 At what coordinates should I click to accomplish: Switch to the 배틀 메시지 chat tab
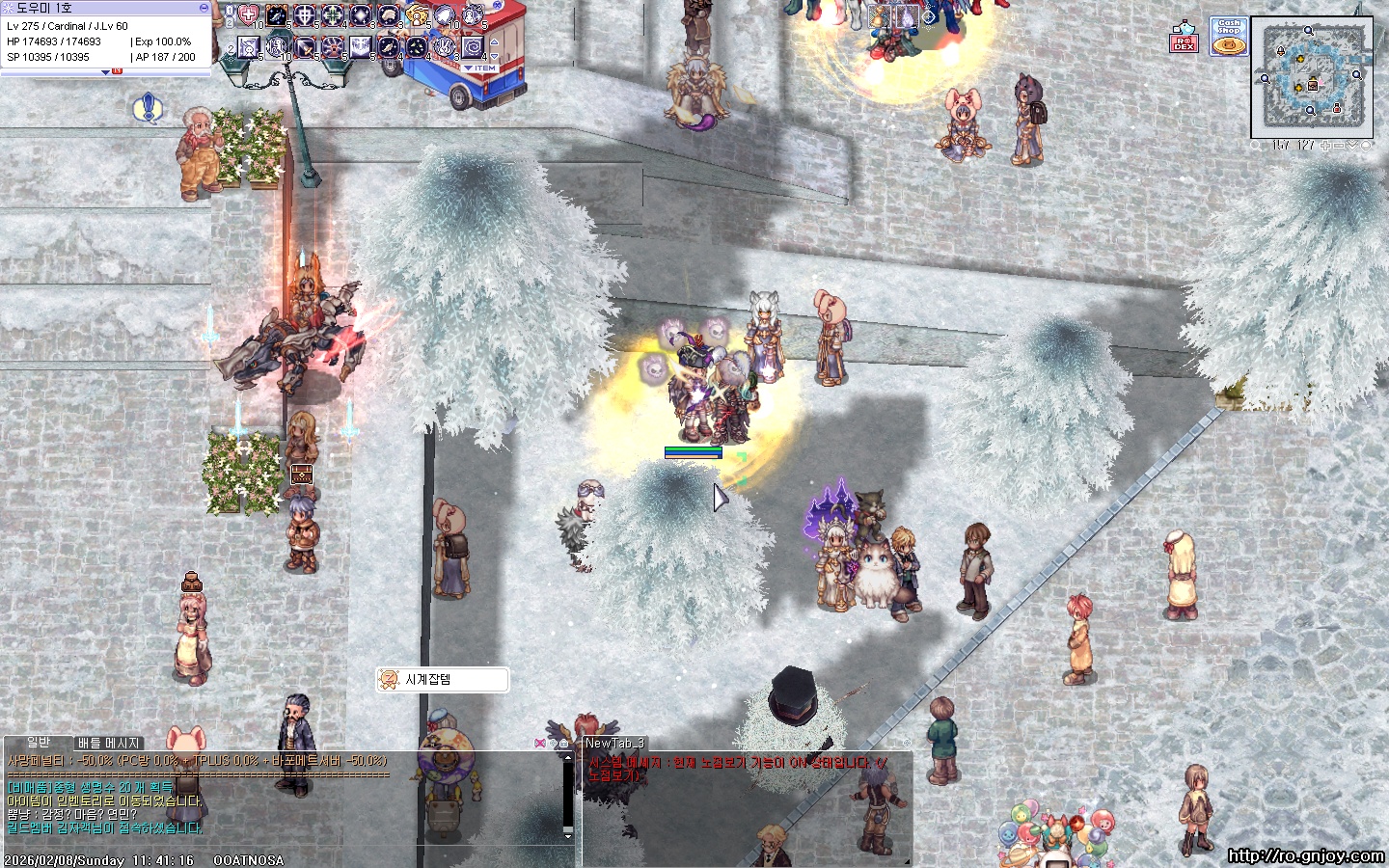pyautogui.click(x=109, y=743)
